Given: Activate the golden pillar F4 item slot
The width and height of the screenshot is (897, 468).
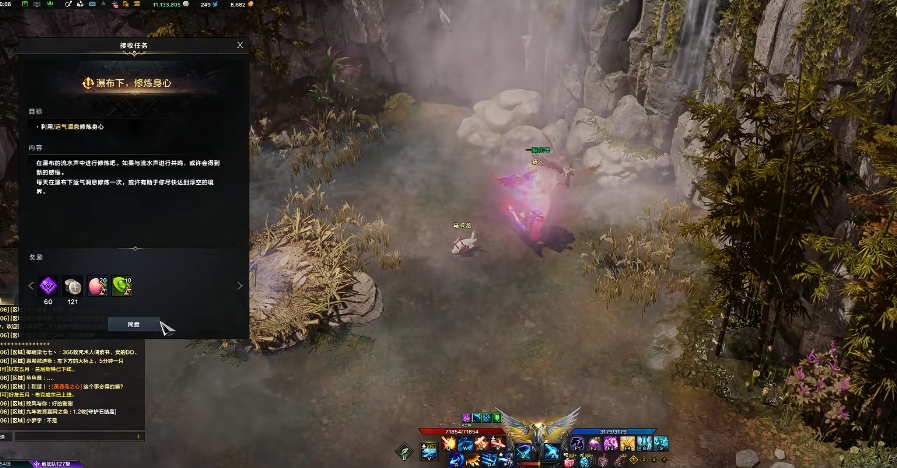Looking at the screenshot, I should pyautogui.click(x=628, y=443).
